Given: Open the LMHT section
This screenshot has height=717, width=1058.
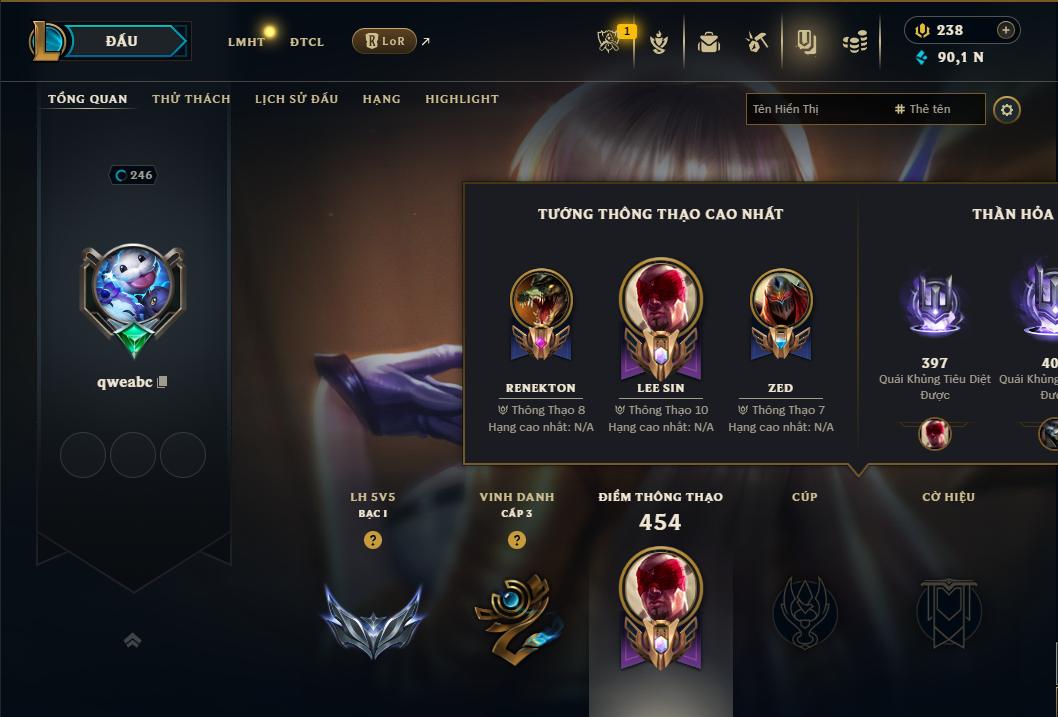Looking at the screenshot, I should click(246, 42).
